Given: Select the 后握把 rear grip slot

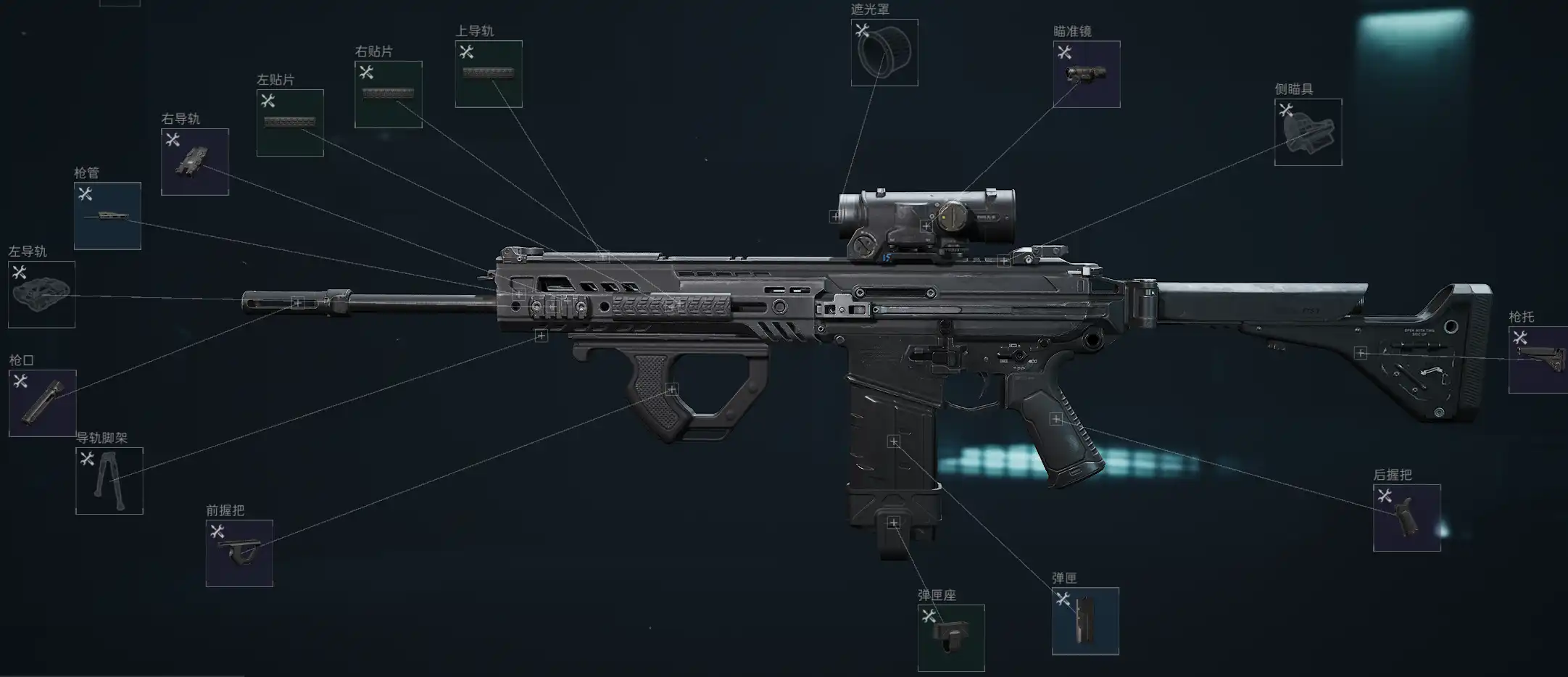Looking at the screenshot, I should pyautogui.click(x=1406, y=518).
